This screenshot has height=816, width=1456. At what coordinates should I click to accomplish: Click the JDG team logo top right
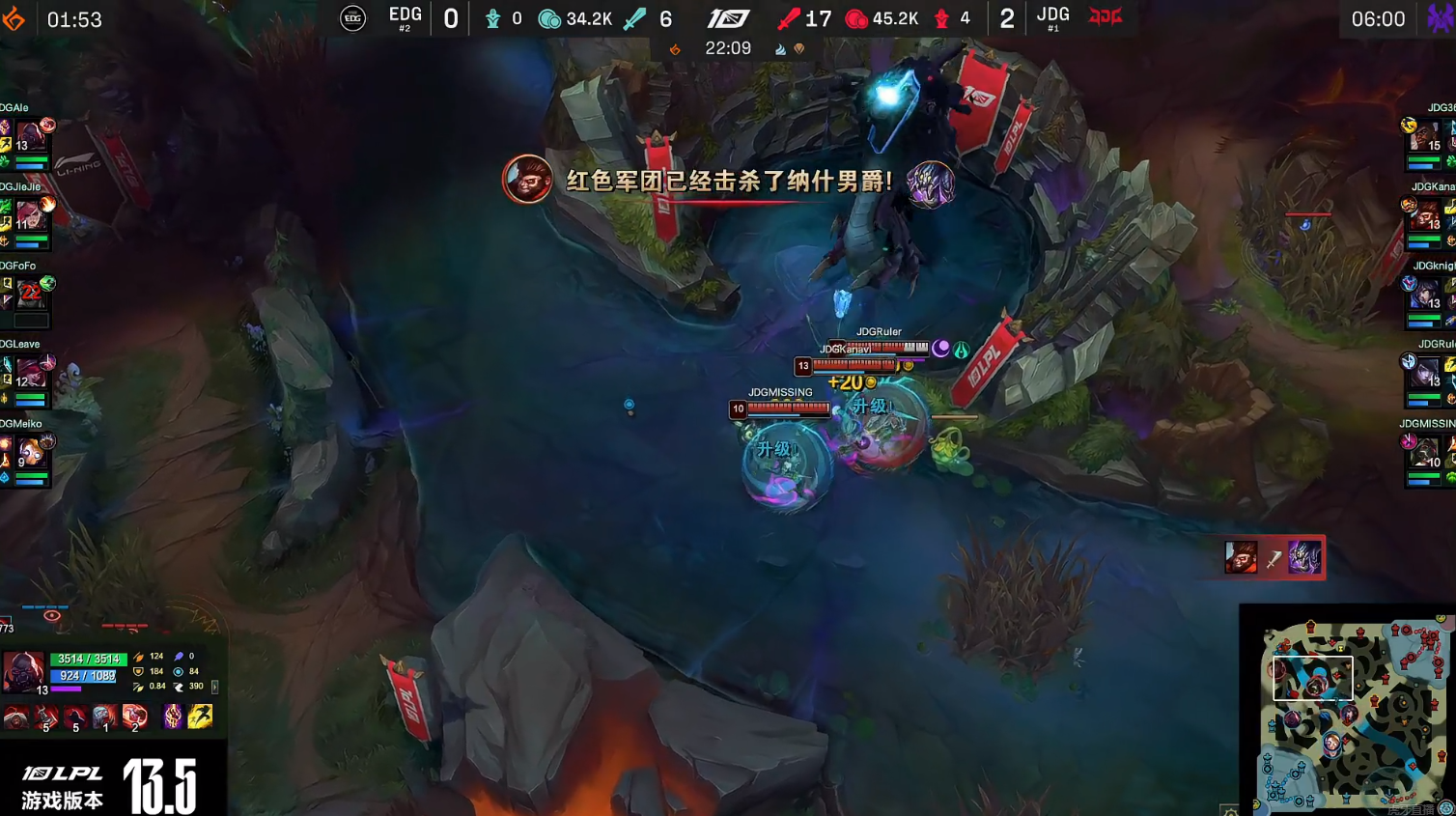pos(1103,17)
